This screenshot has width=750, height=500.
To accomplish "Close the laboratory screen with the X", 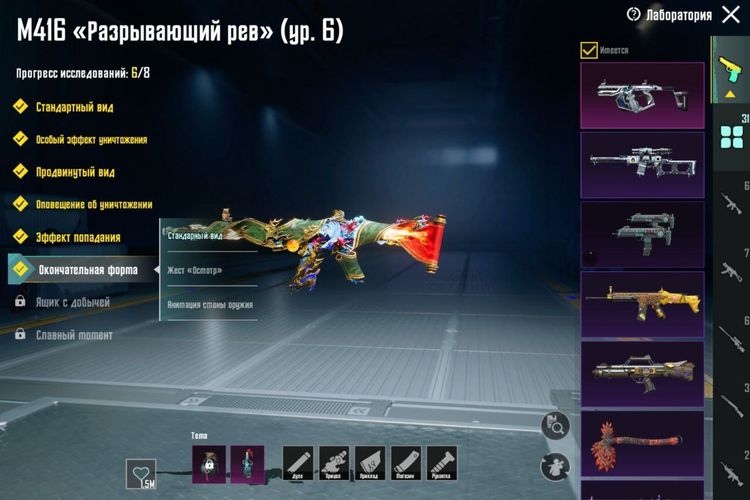I will point(730,14).
